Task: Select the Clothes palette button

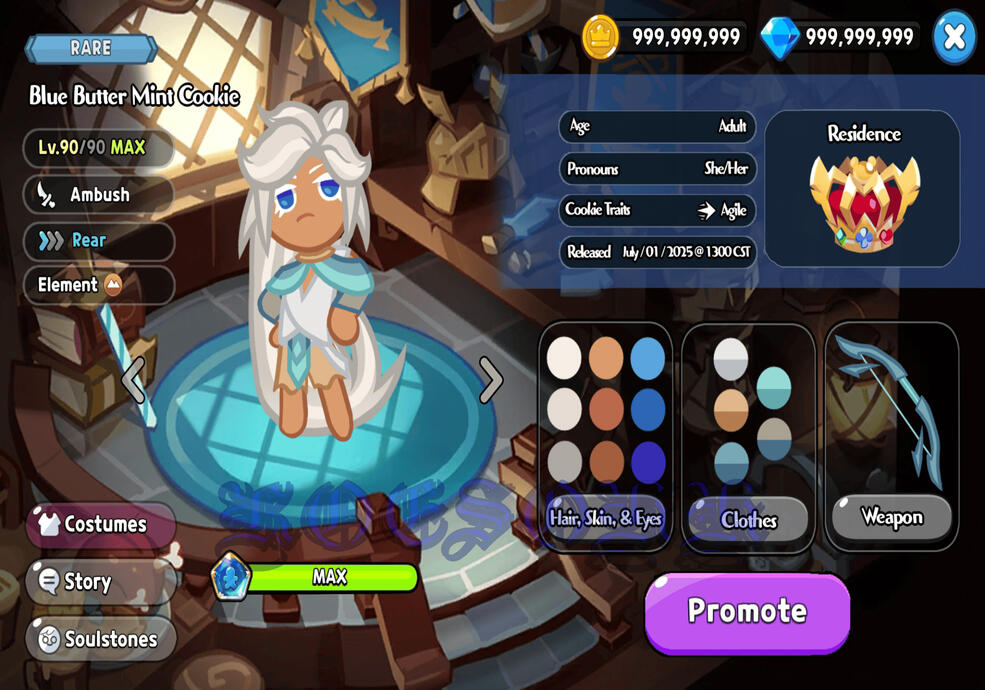Action: tap(748, 519)
